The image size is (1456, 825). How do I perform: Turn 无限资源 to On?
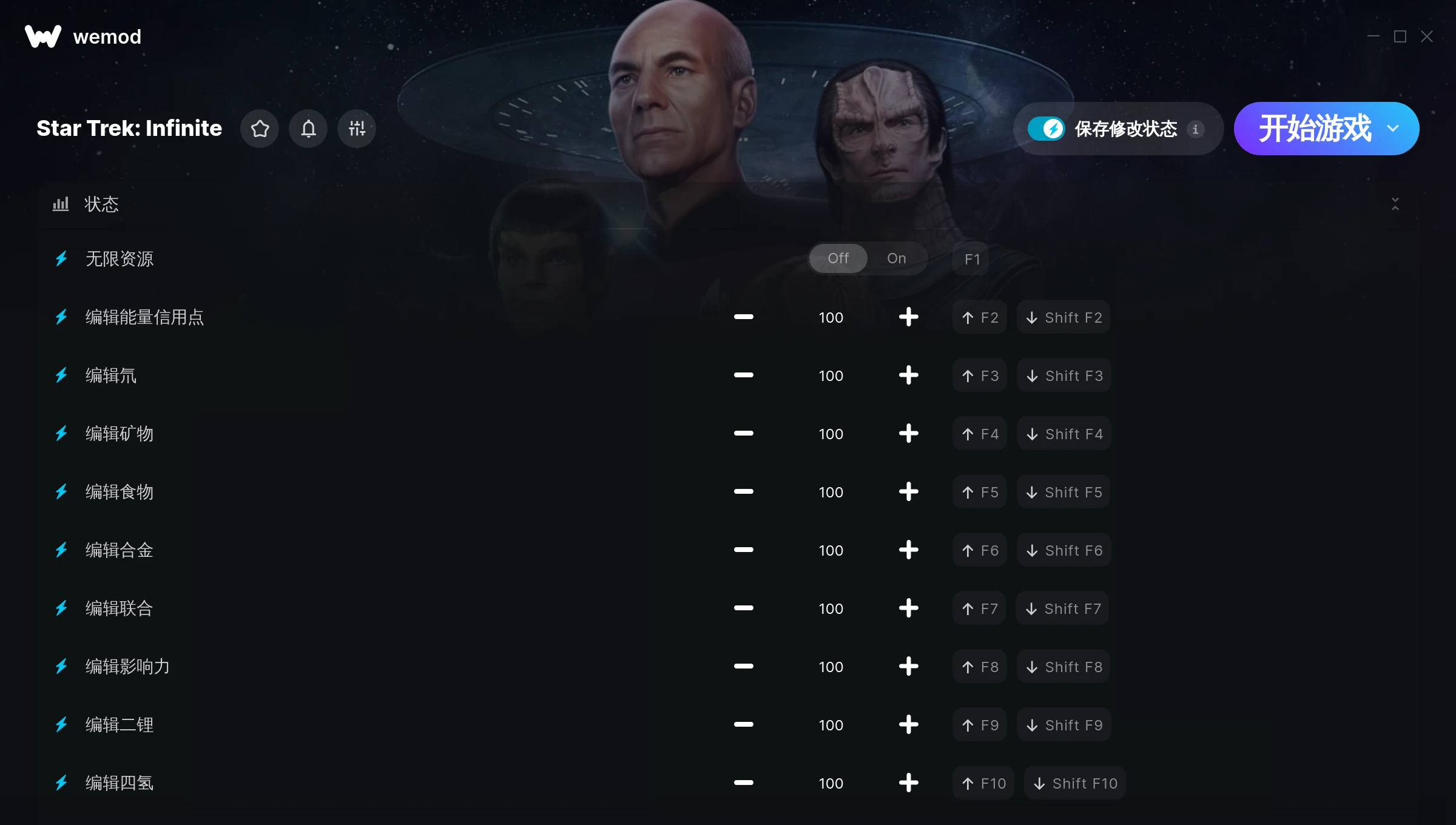(x=896, y=258)
